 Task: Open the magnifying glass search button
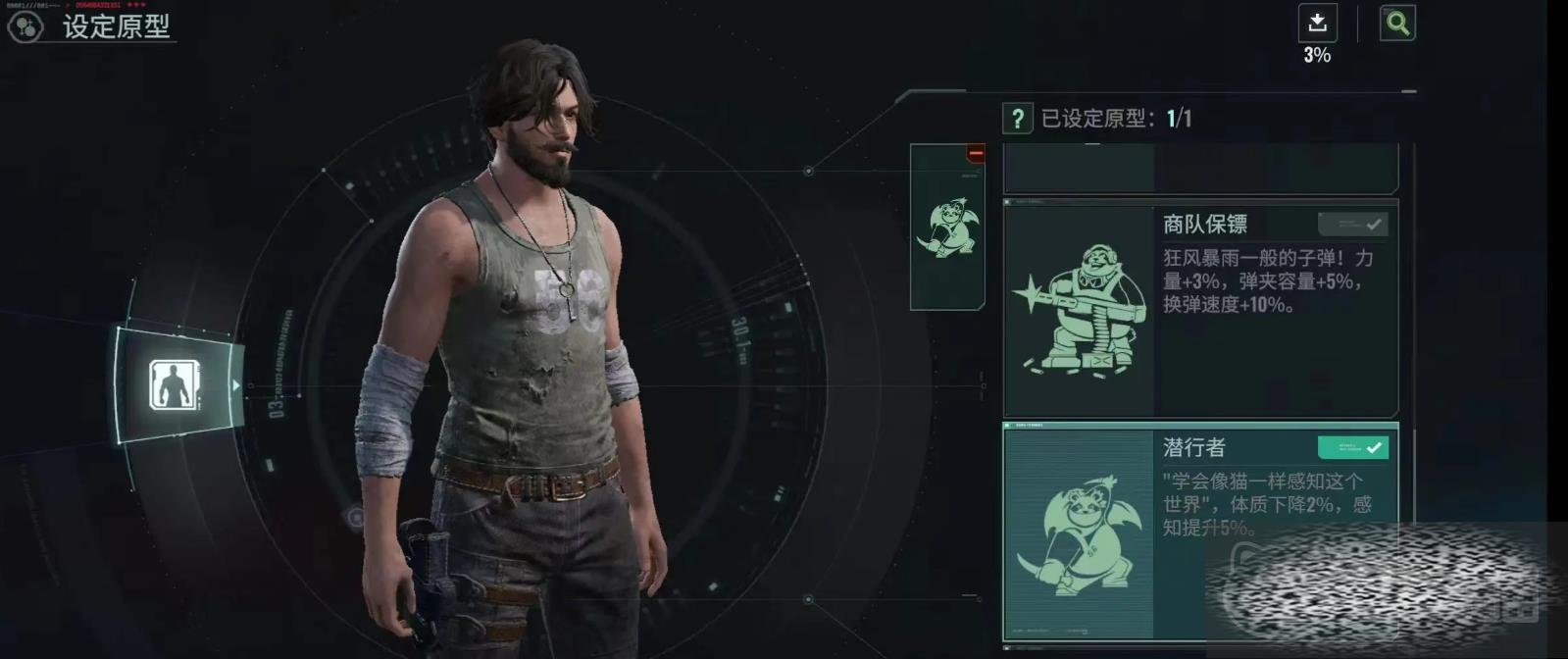1397,24
